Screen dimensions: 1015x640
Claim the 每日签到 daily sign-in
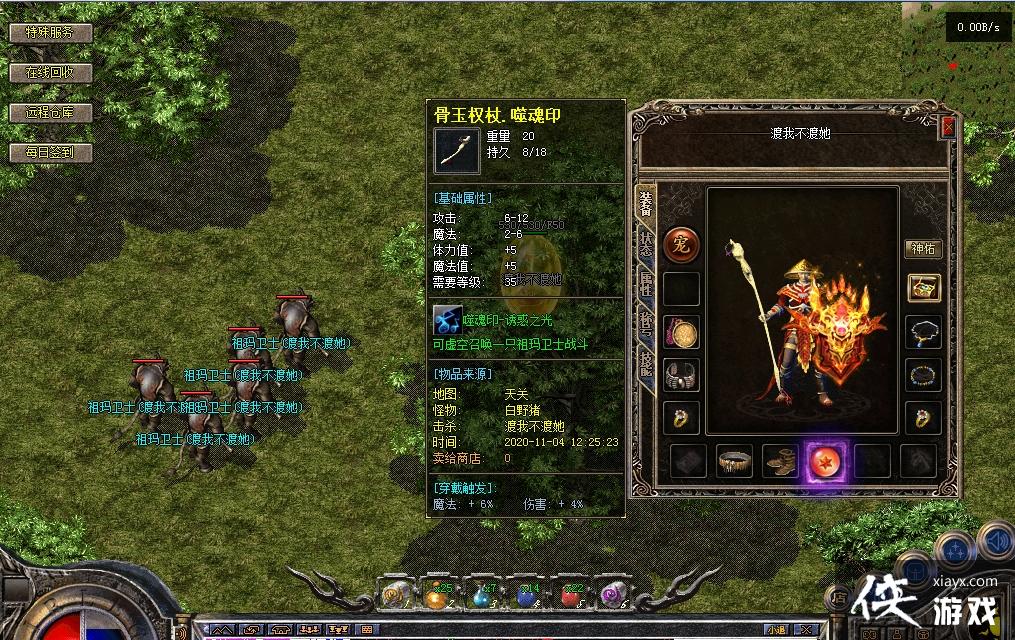[51, 153]
